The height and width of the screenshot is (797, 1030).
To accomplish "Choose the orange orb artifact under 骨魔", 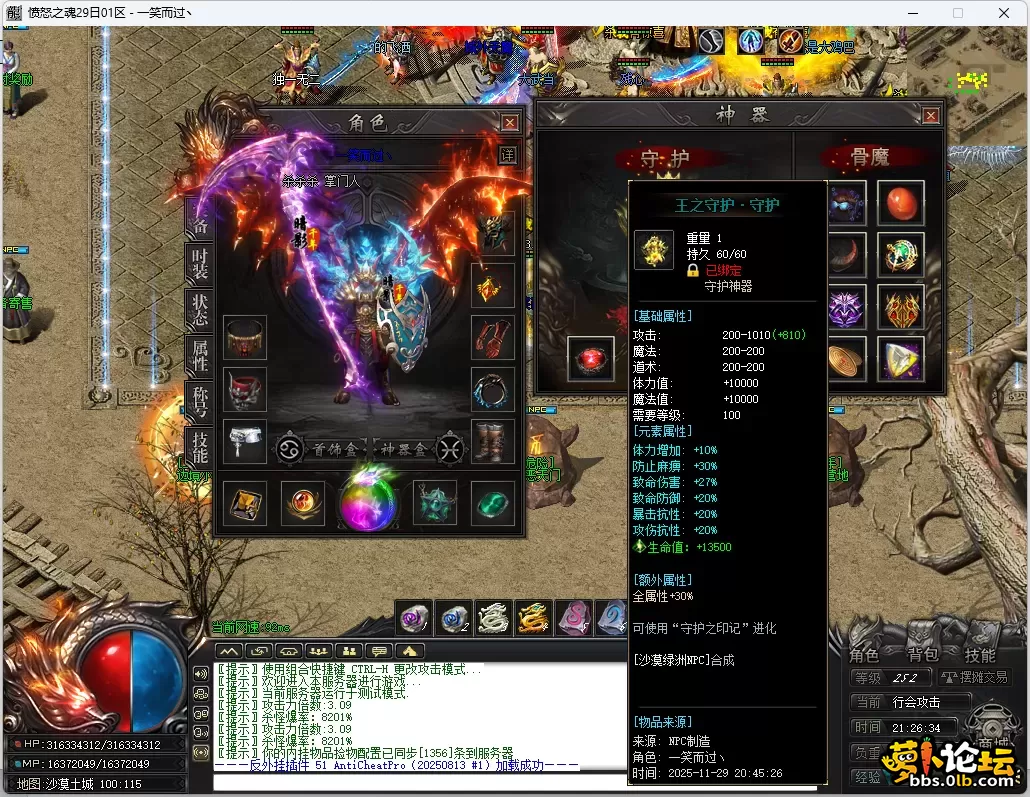I will coord(900,203).
